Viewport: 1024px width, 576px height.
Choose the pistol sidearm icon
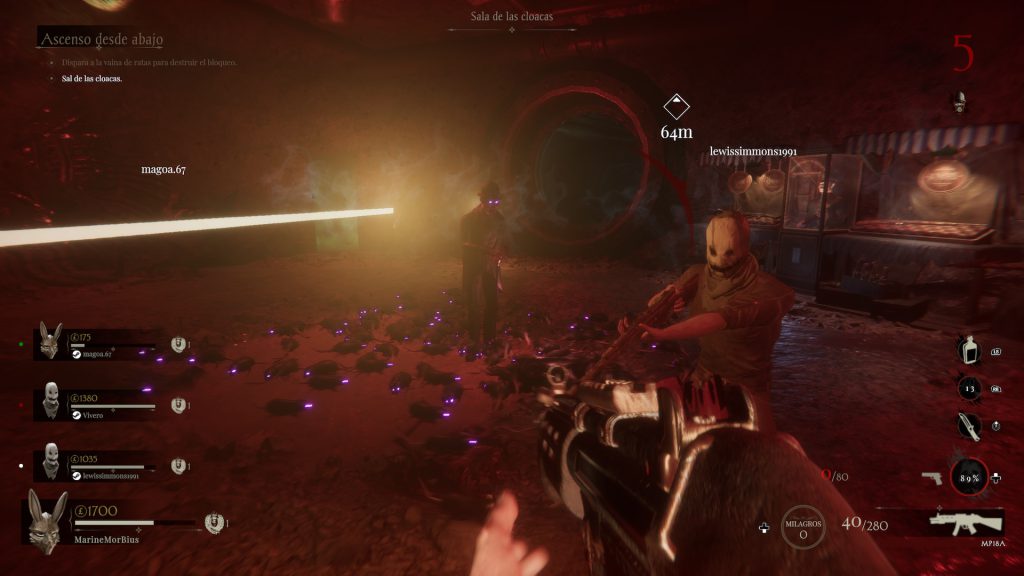pos(932,478)
